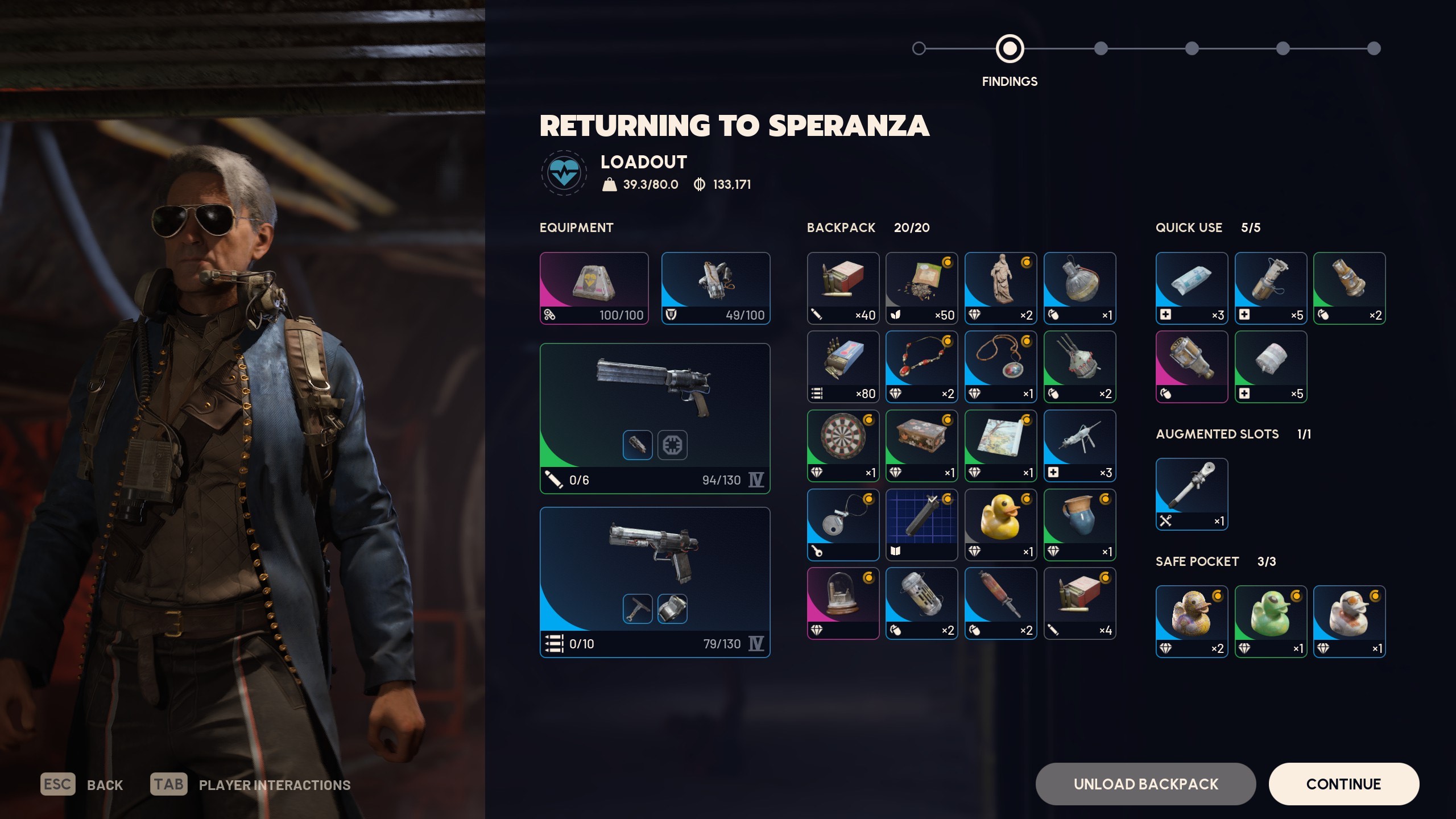Viewport: 1456px width, 819px height.
Task: Click the final node on the top progress timeline
Action: pos(1375,49)
